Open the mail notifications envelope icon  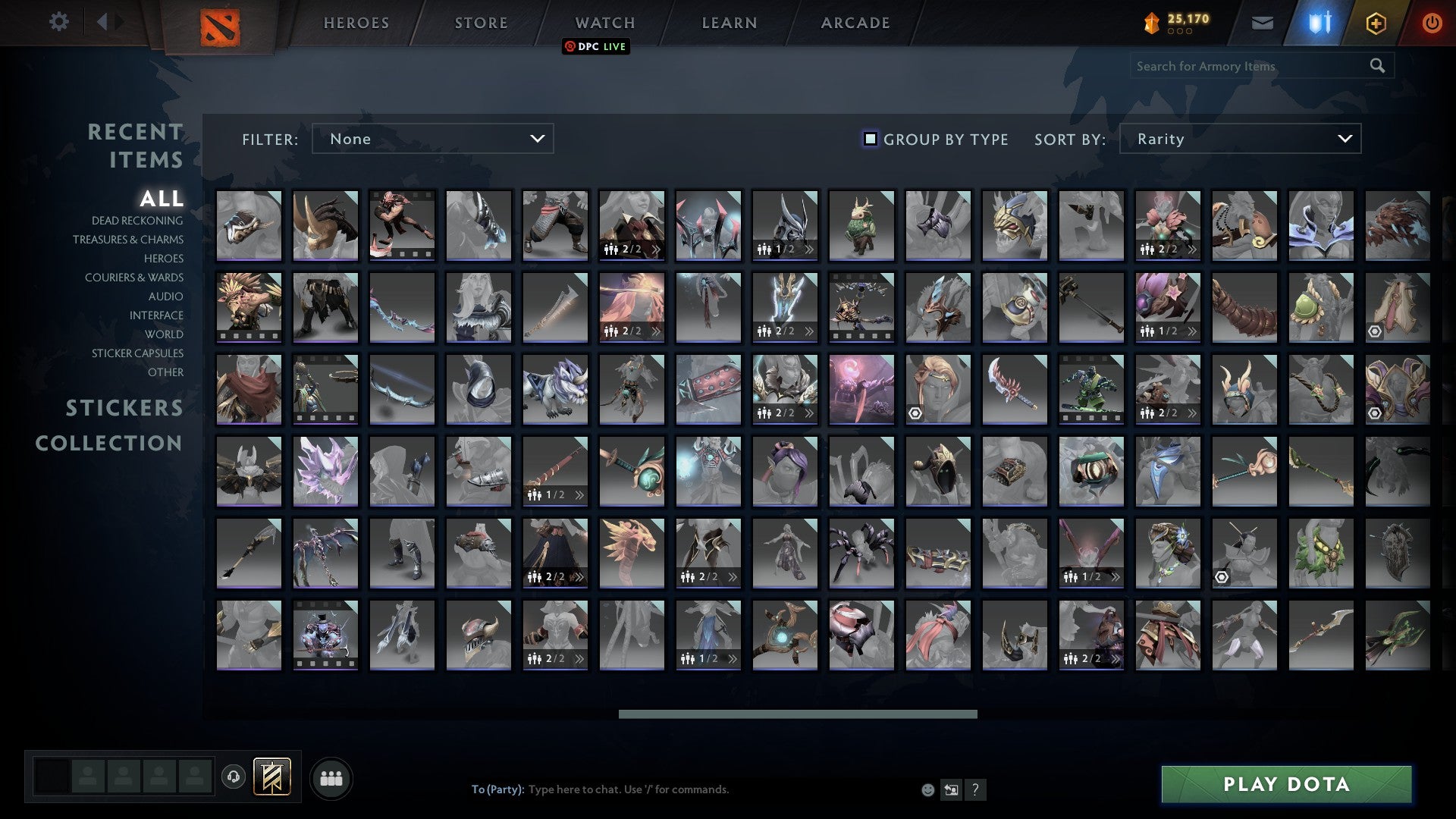(x=1263, y=23)
